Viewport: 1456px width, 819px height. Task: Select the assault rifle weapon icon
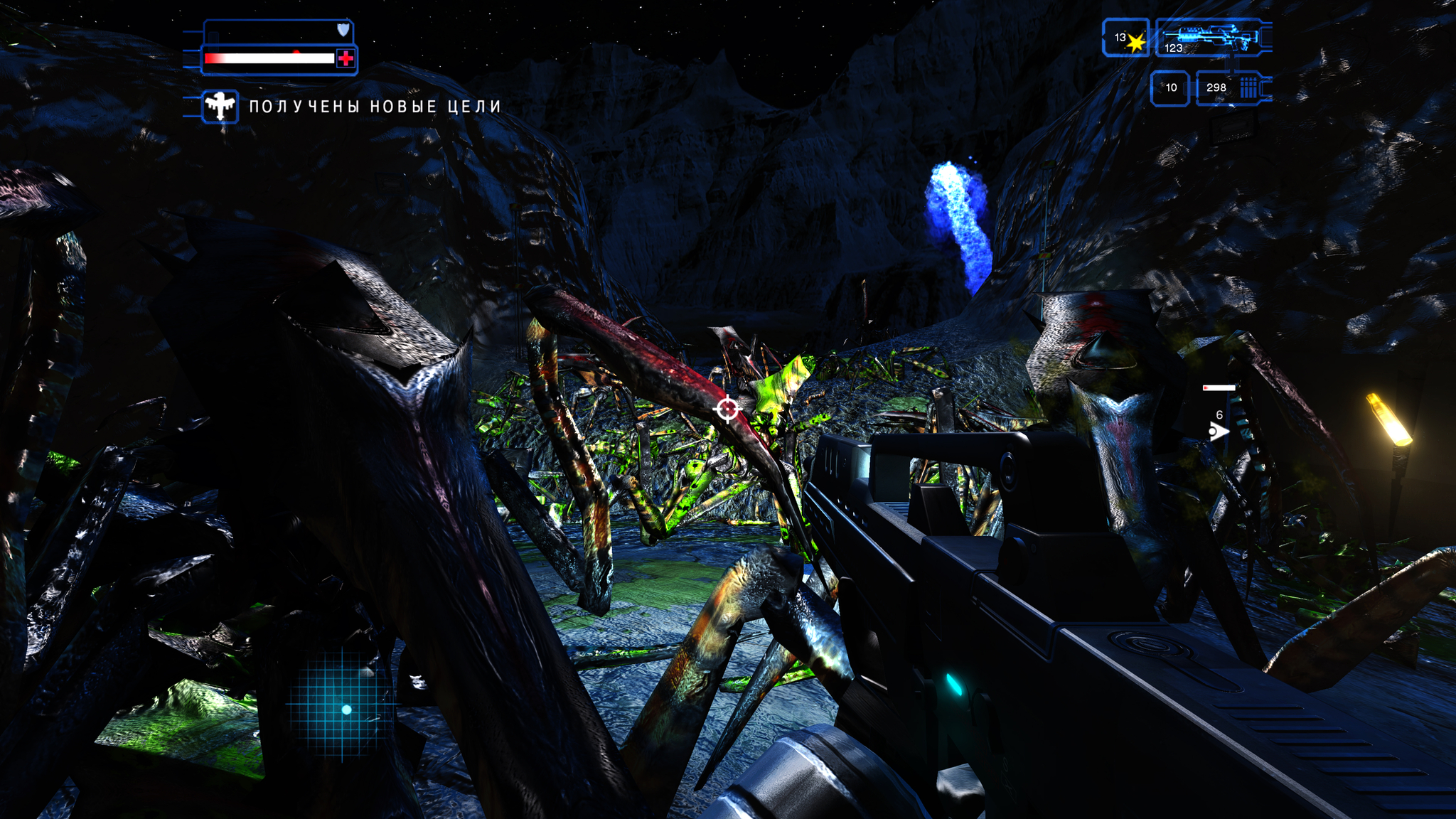pyautogui.click(x=1213, y=36)
